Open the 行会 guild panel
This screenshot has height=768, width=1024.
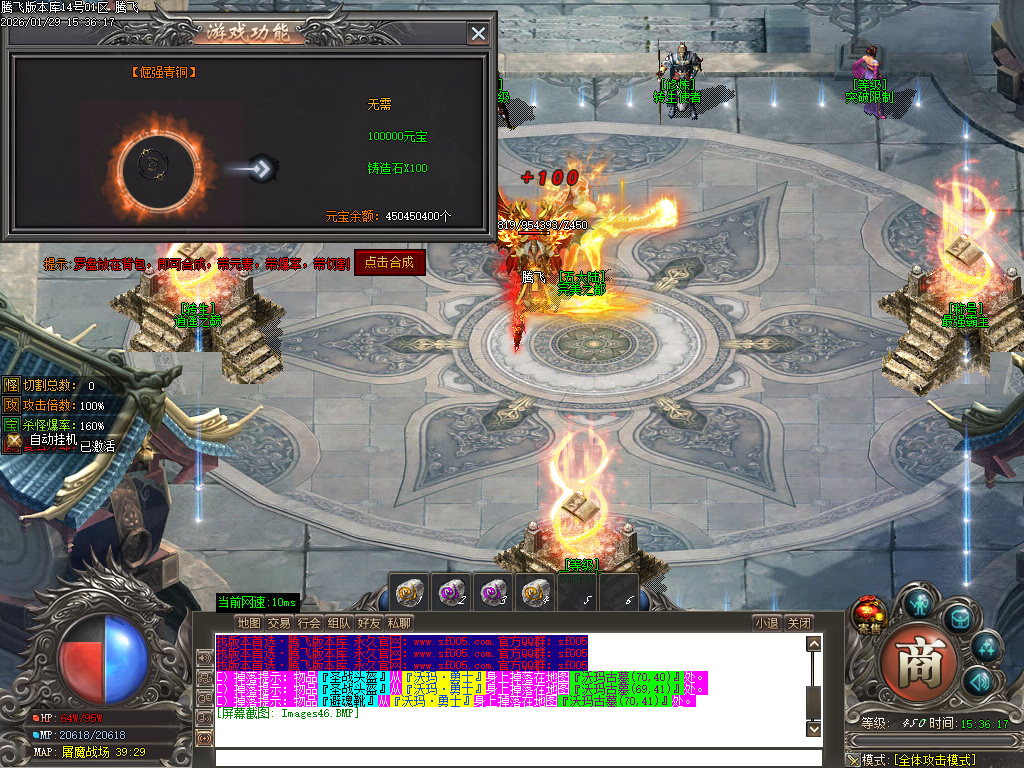tap(309, 623)
